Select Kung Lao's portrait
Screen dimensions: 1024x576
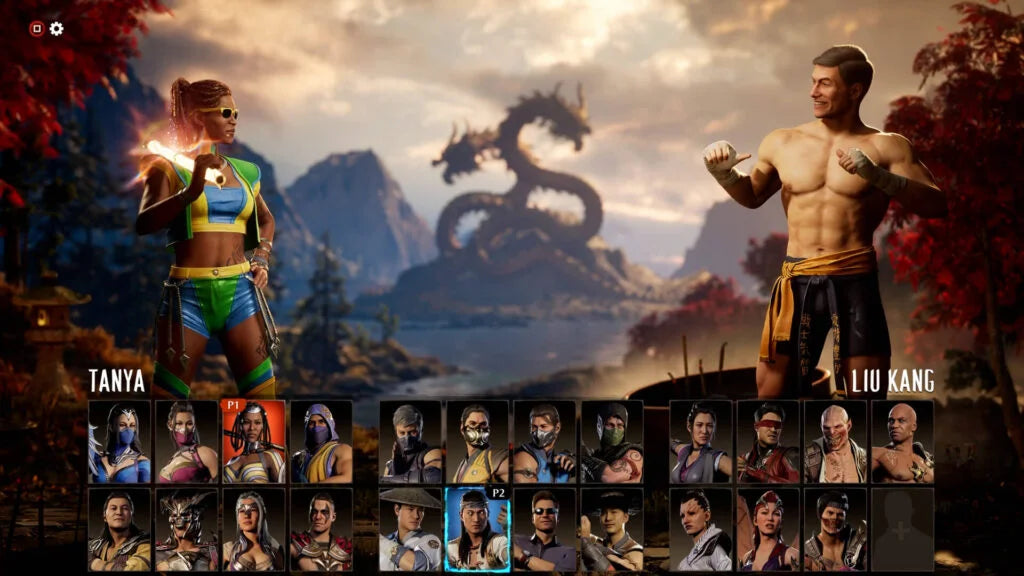612,529
